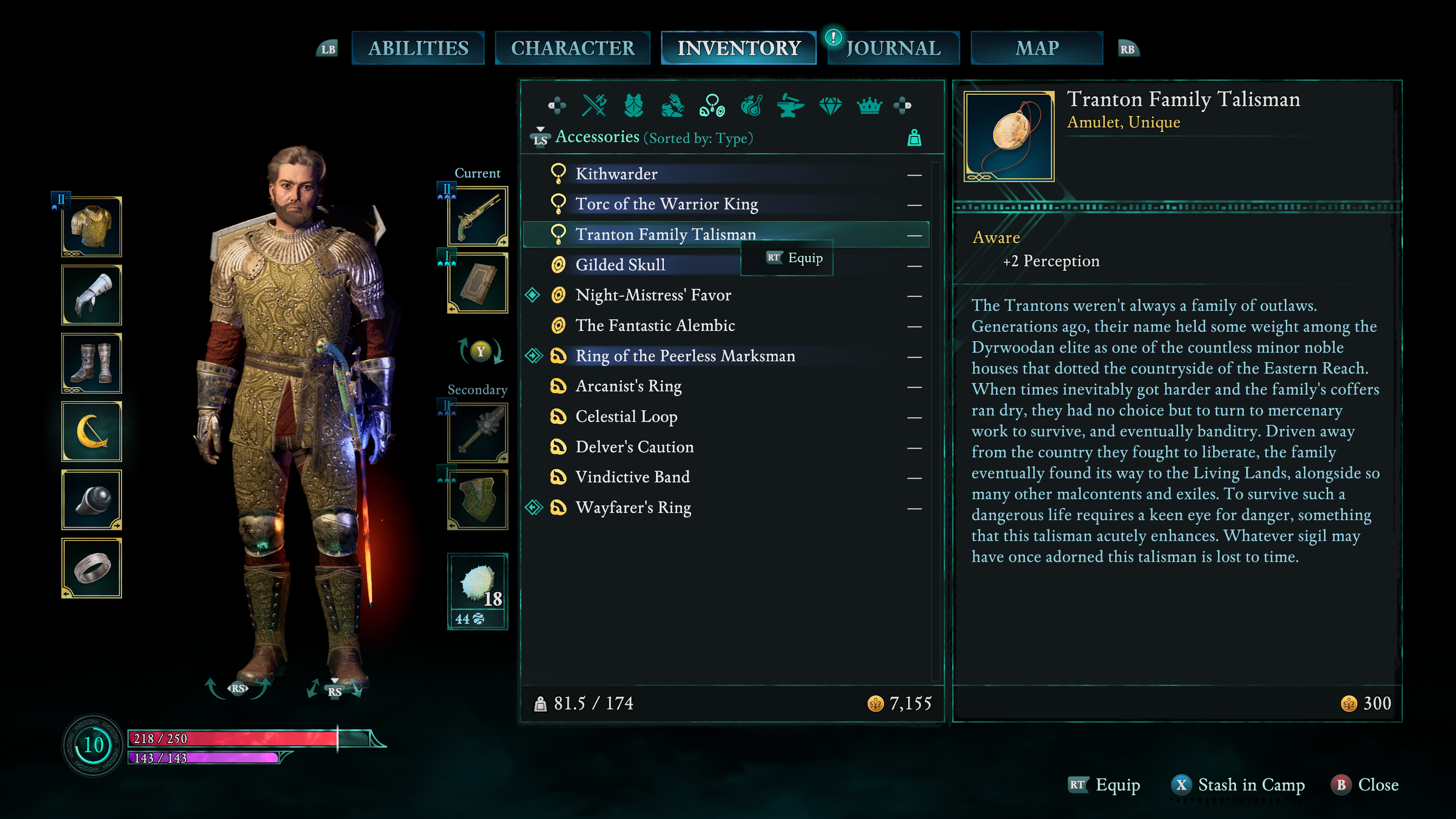Select the equipped golden chest armor slot
The height and width of the screenshot is (819, 1456).
pyautogui.click(x=91, y=227)
